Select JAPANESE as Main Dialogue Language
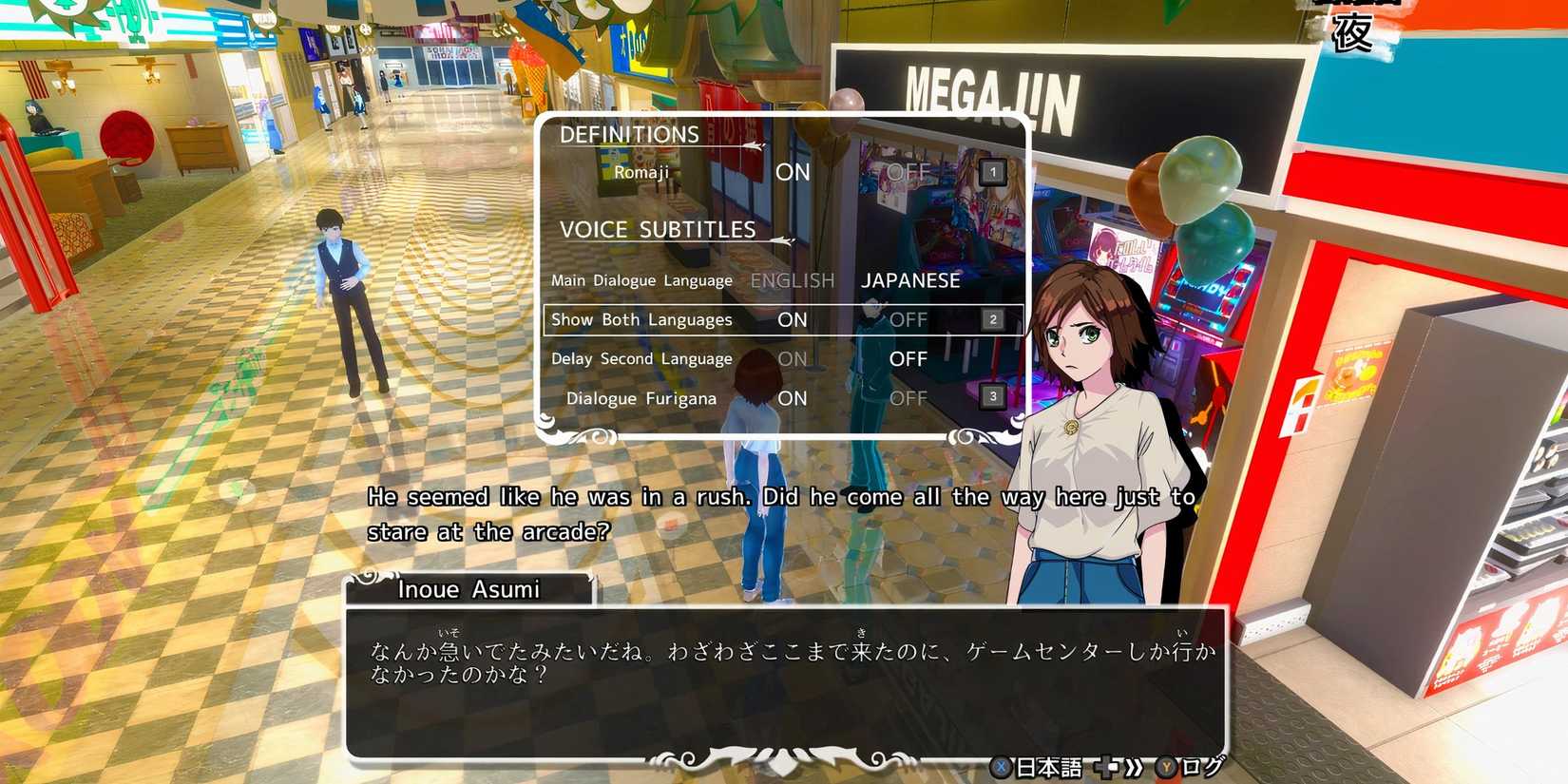The width and height of the screenshot is (1568, 784). pyautogui.click(x=910, y=279)
